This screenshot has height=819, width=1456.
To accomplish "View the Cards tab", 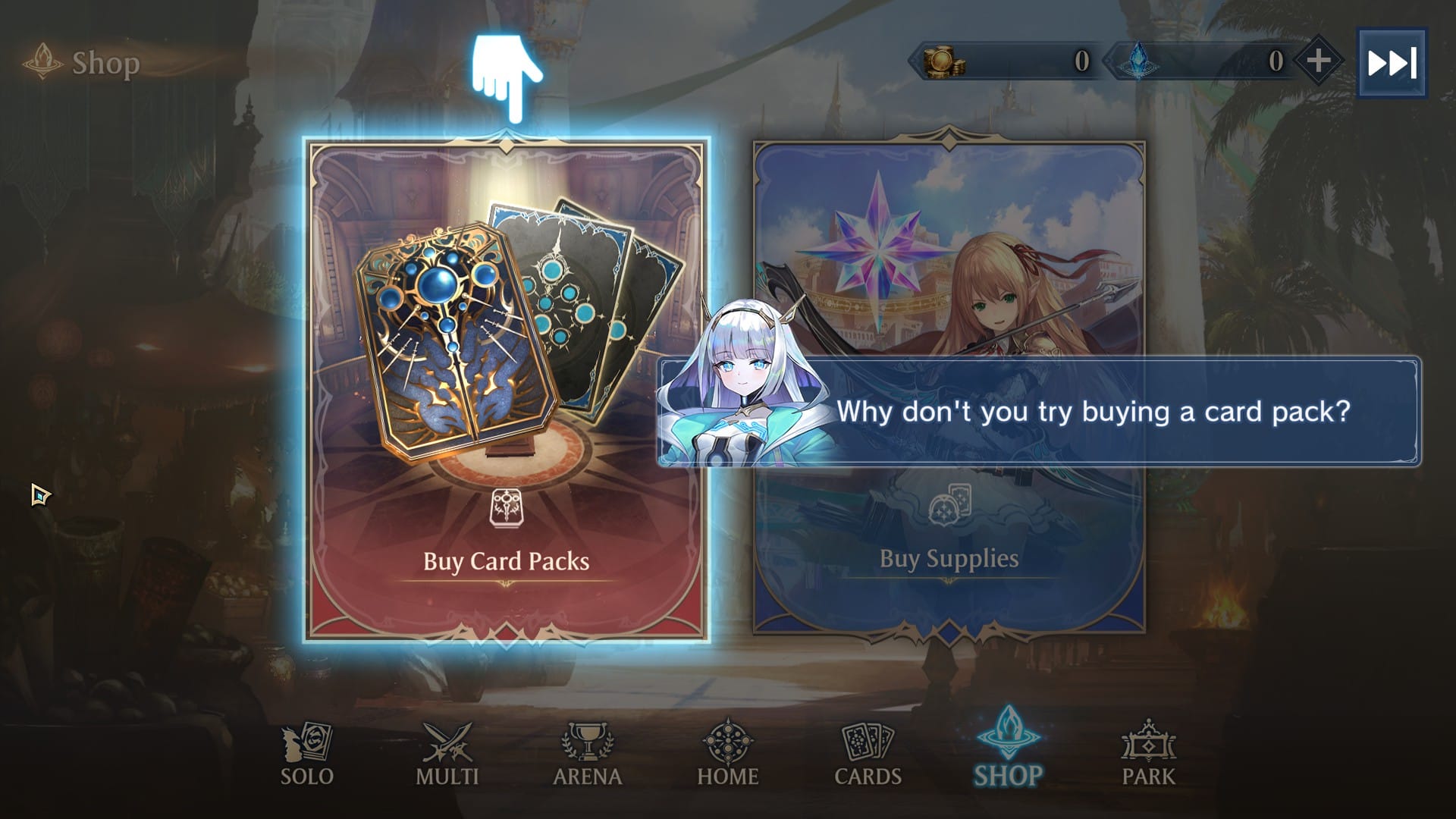I will pos(868,754).
